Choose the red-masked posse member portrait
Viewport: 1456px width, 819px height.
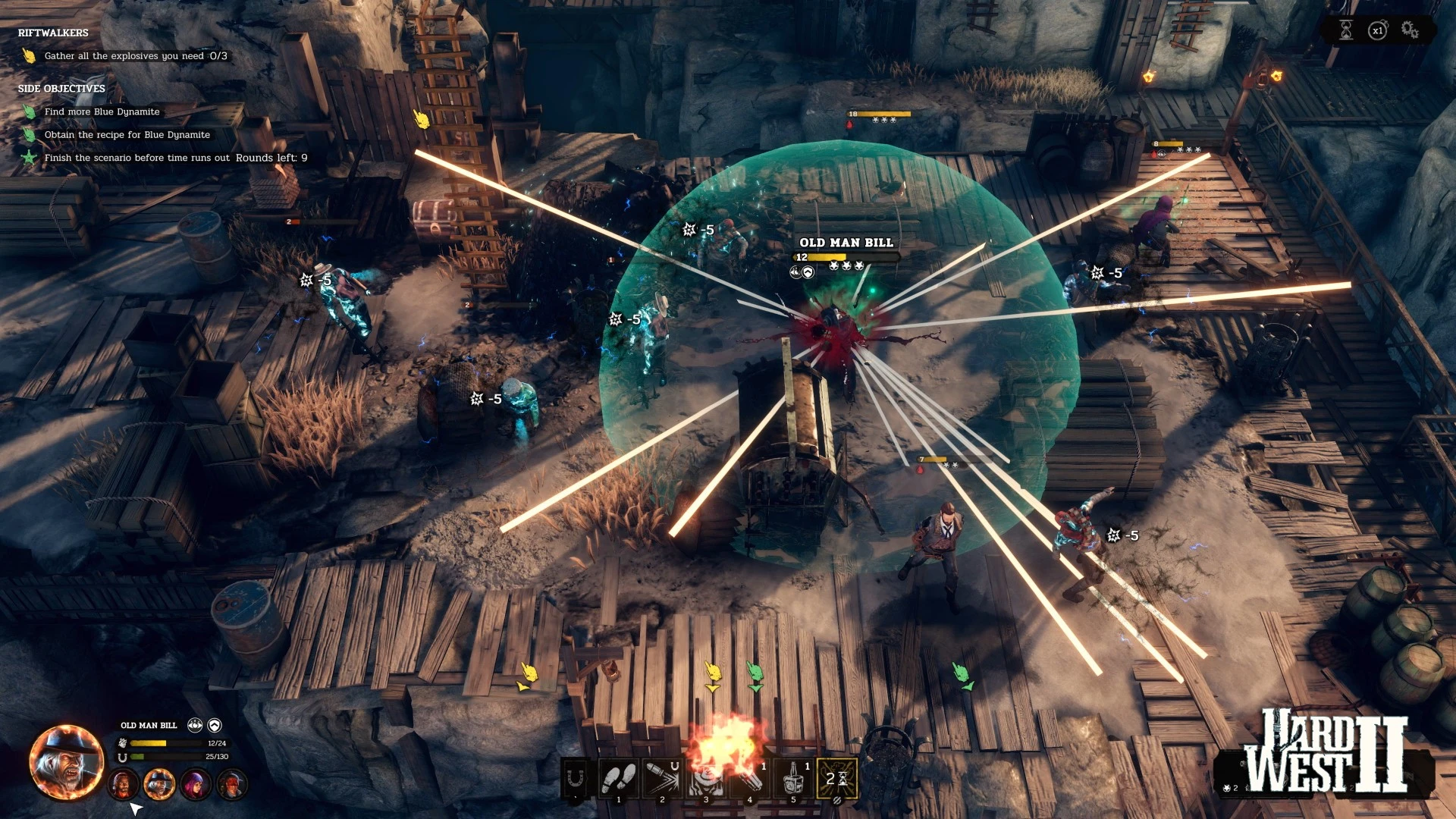click(232, 784)
